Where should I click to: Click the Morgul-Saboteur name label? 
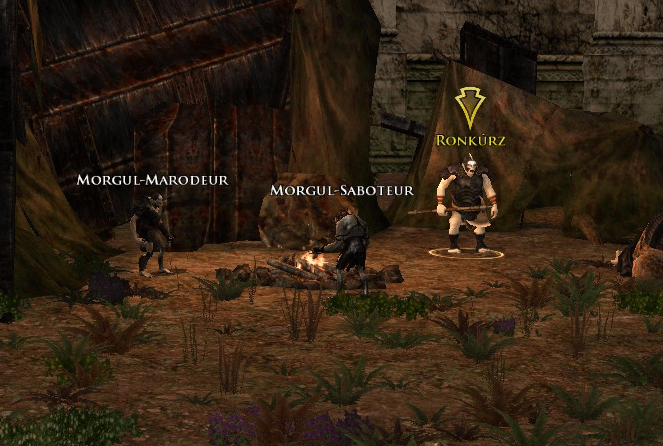[x=342, y=189]
